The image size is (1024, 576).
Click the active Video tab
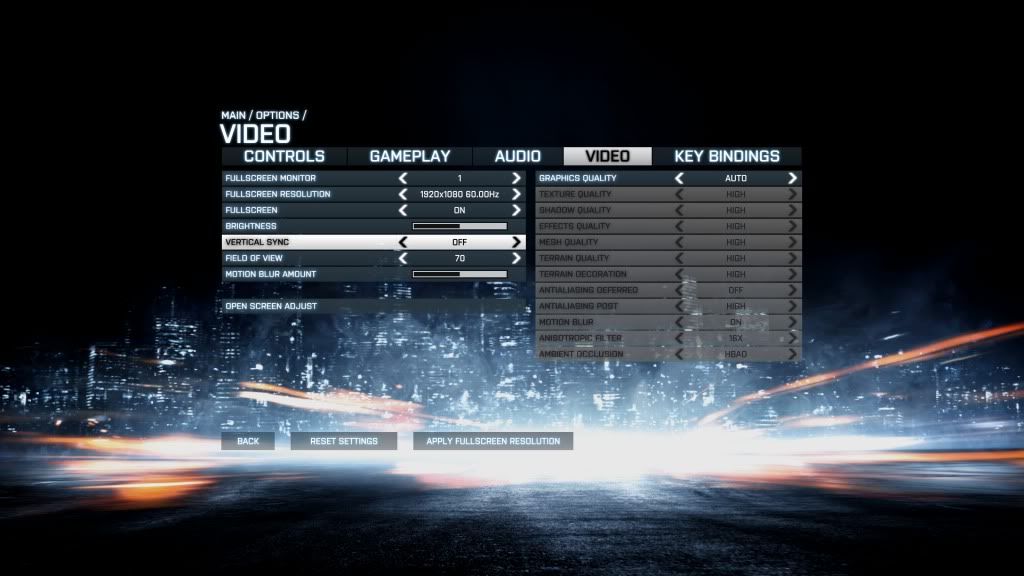click(607, 156)
